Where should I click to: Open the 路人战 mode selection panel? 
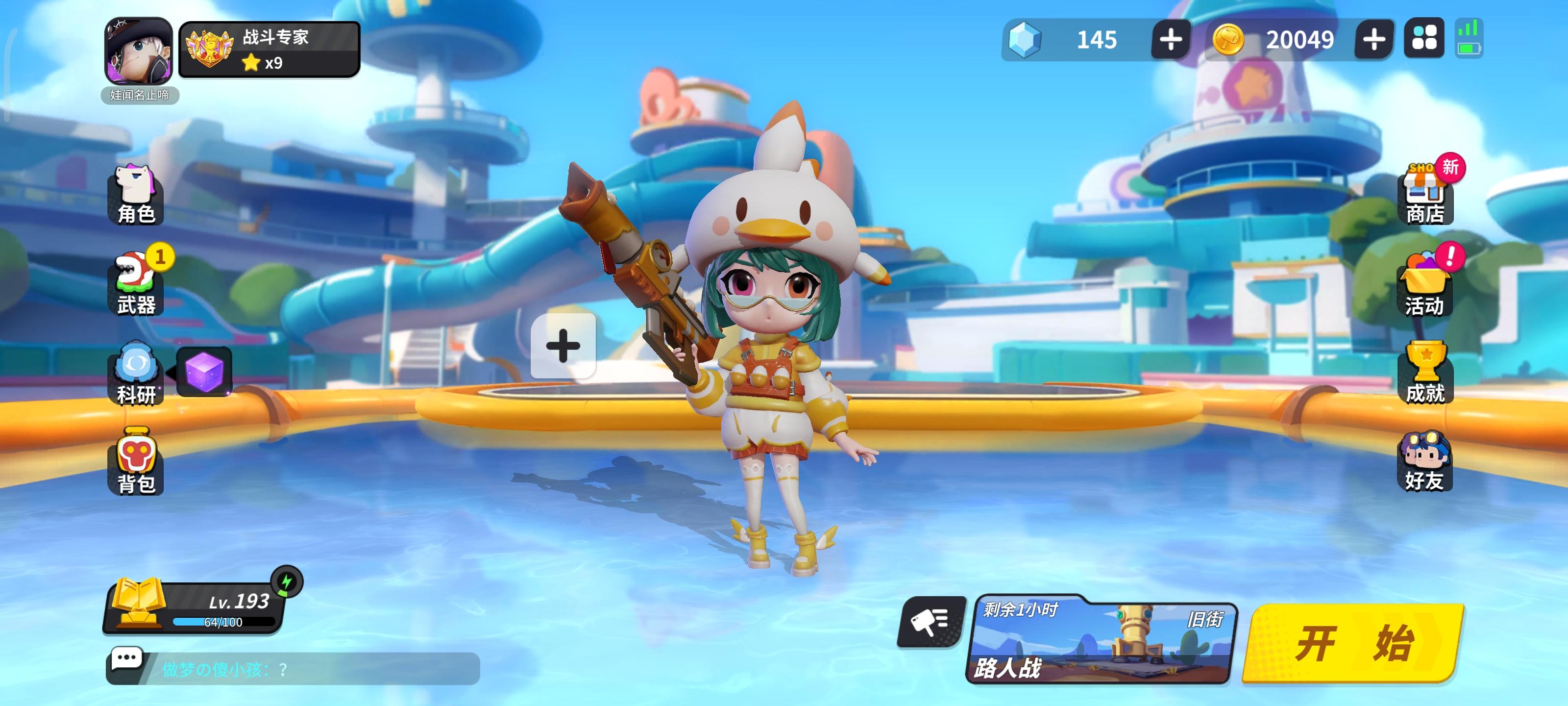click(x=1102, y=646)
